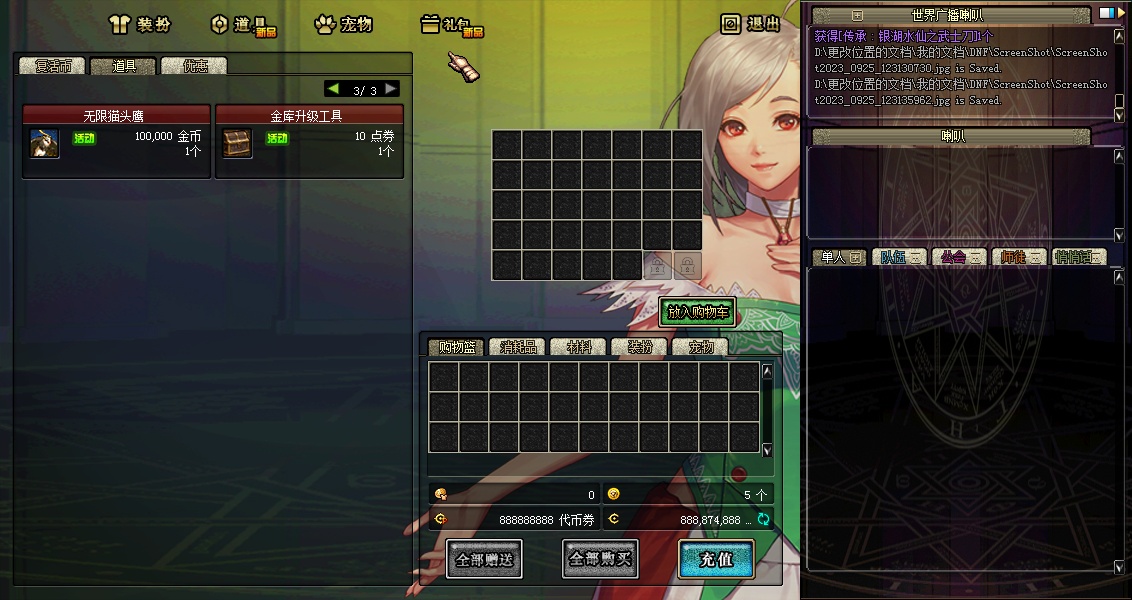The height and width of the screenshot is (600, 1132).
Task: Open the 道具 item shop category
Action: [x=240, y=24]
